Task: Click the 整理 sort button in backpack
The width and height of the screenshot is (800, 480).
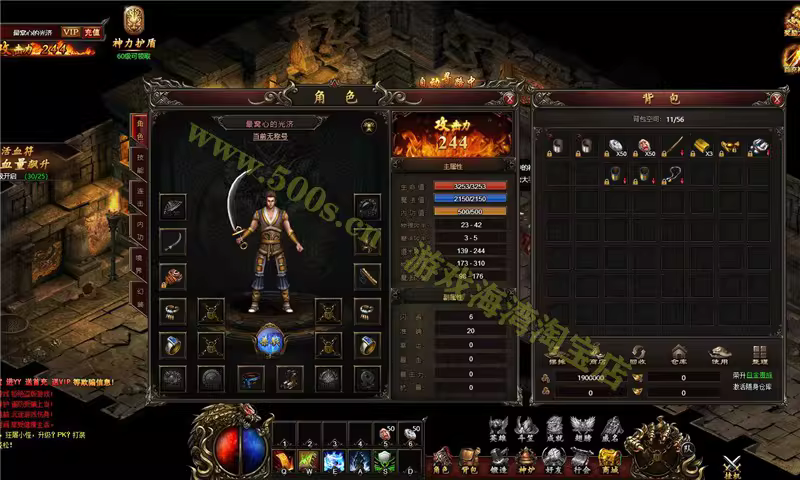Action: coord(758,355)
